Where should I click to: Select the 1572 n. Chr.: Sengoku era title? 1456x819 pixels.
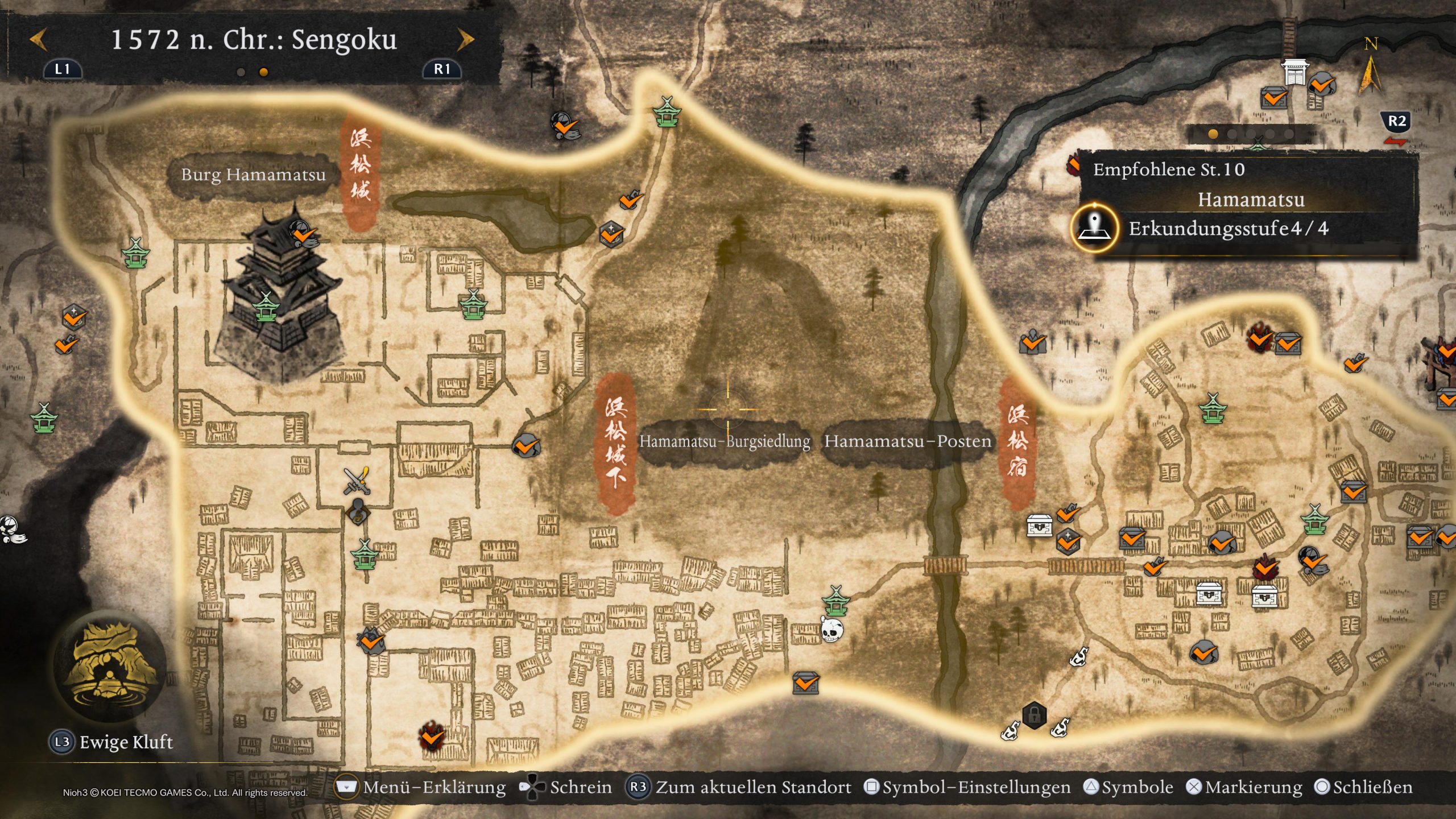pyautogui.click(x=256, y=40)
